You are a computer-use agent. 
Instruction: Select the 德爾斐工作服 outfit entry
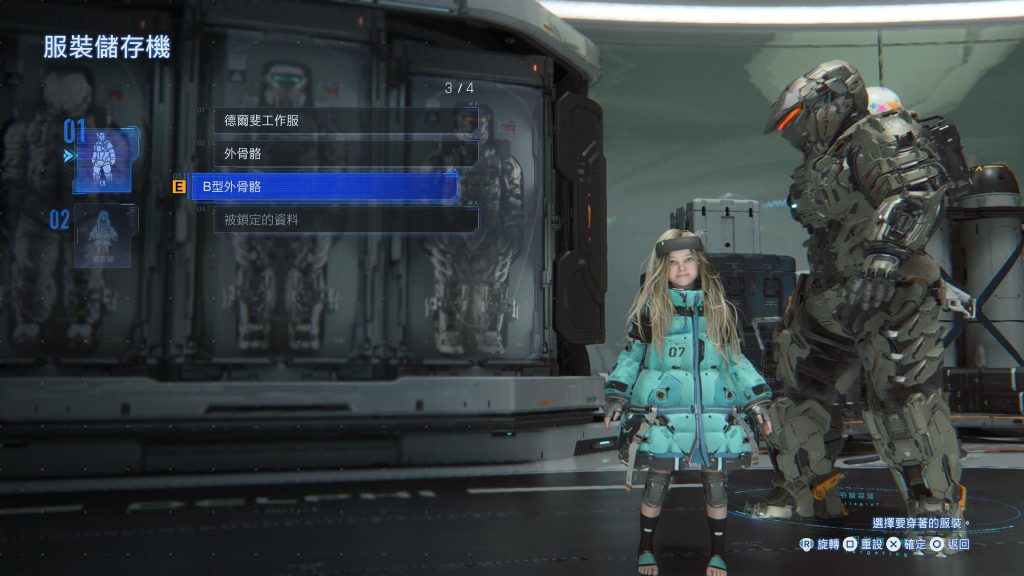345,121
